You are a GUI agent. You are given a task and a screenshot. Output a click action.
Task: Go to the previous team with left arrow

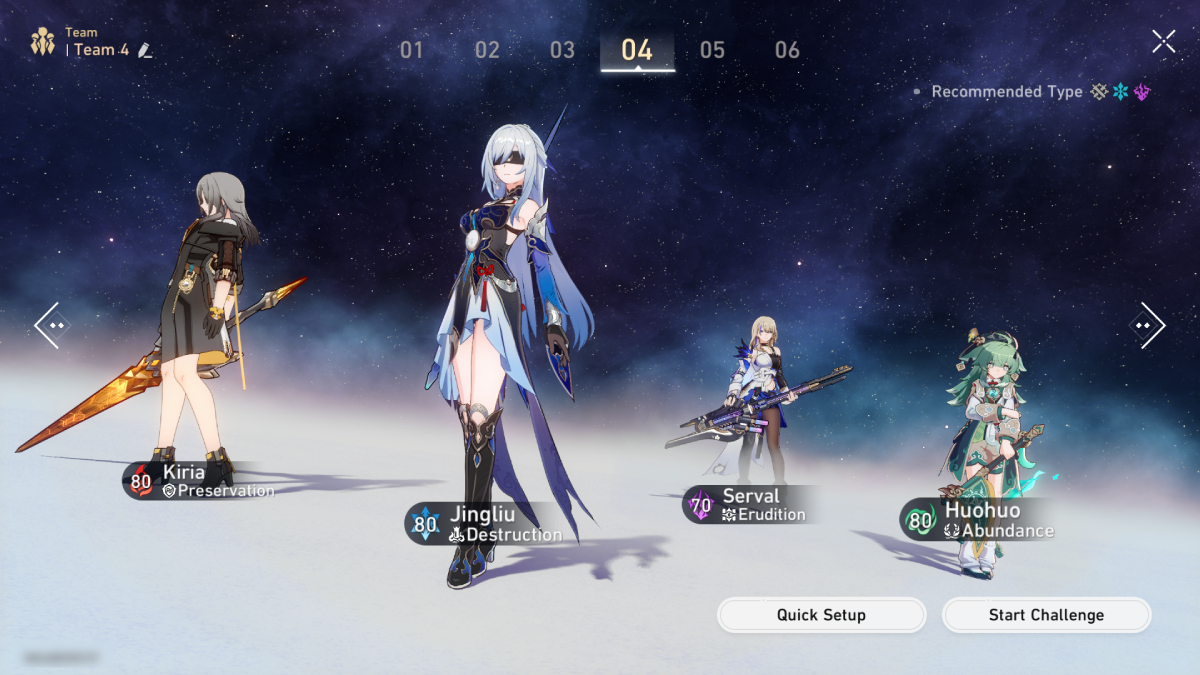[x=52, y=325]
